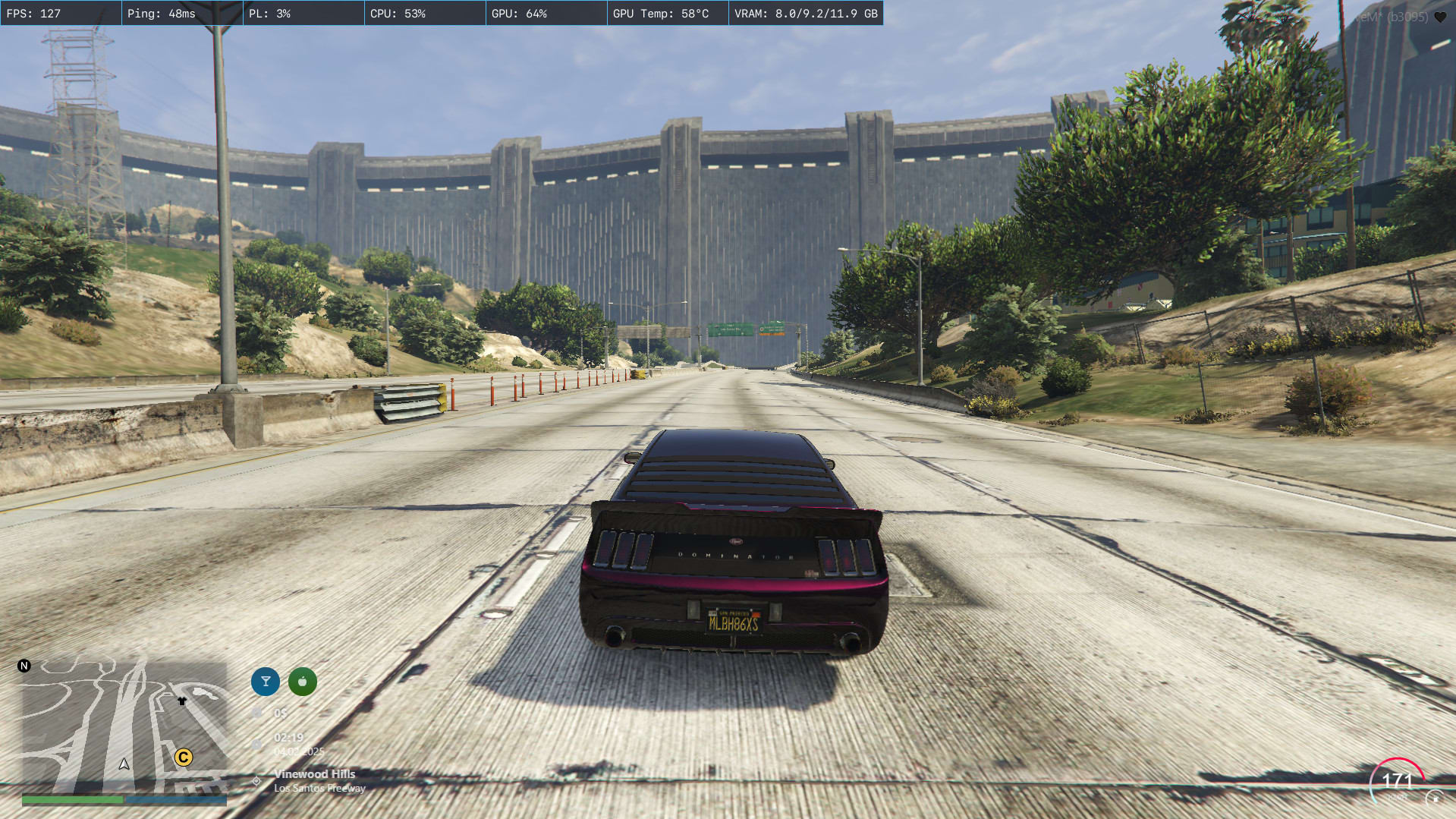Click the green apple hunger icon
This screenshot has width=1456, height=819.
click(x=303, y=682)
